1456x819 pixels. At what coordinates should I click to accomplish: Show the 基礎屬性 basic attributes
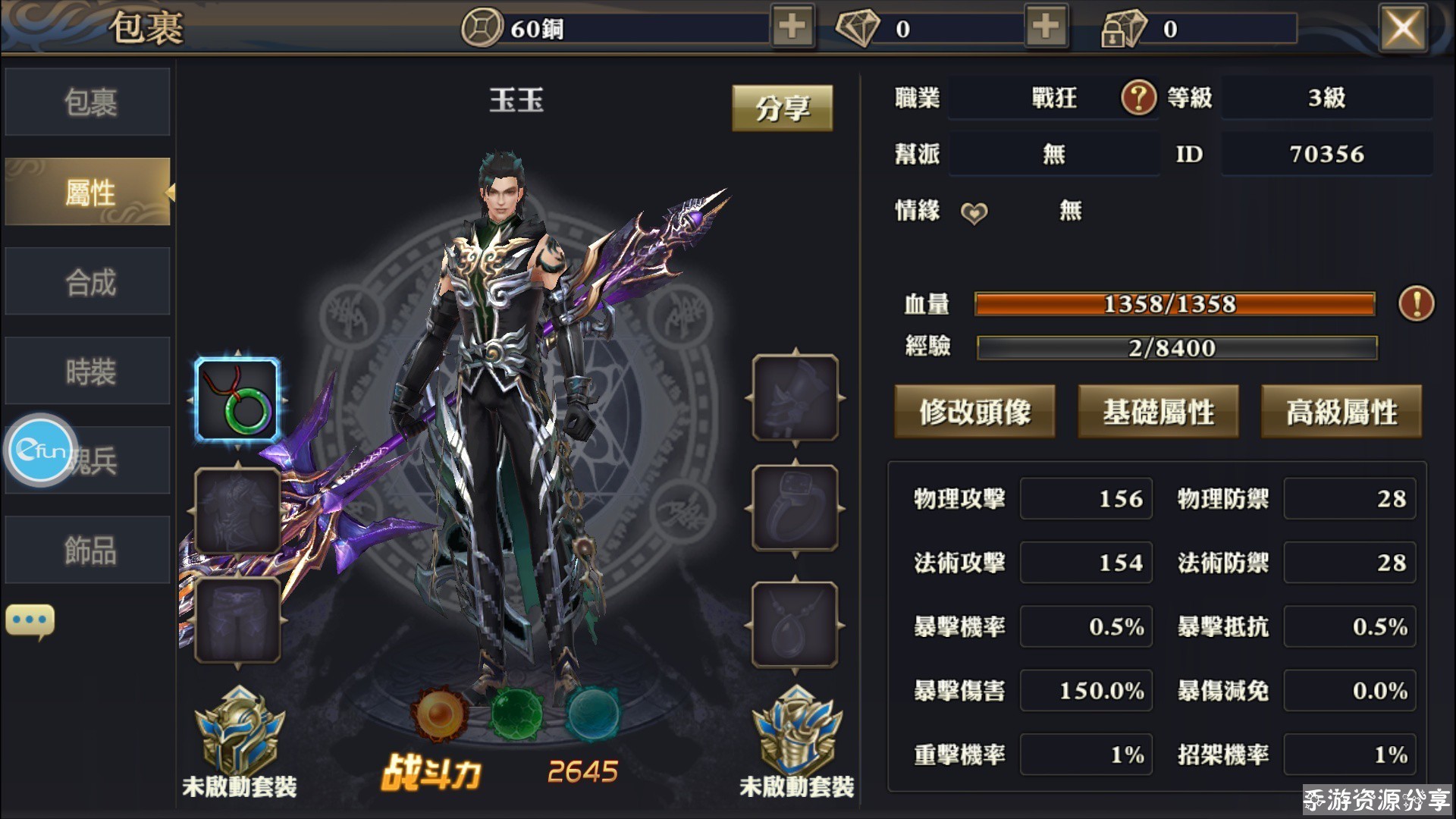tap(1158, 412)
